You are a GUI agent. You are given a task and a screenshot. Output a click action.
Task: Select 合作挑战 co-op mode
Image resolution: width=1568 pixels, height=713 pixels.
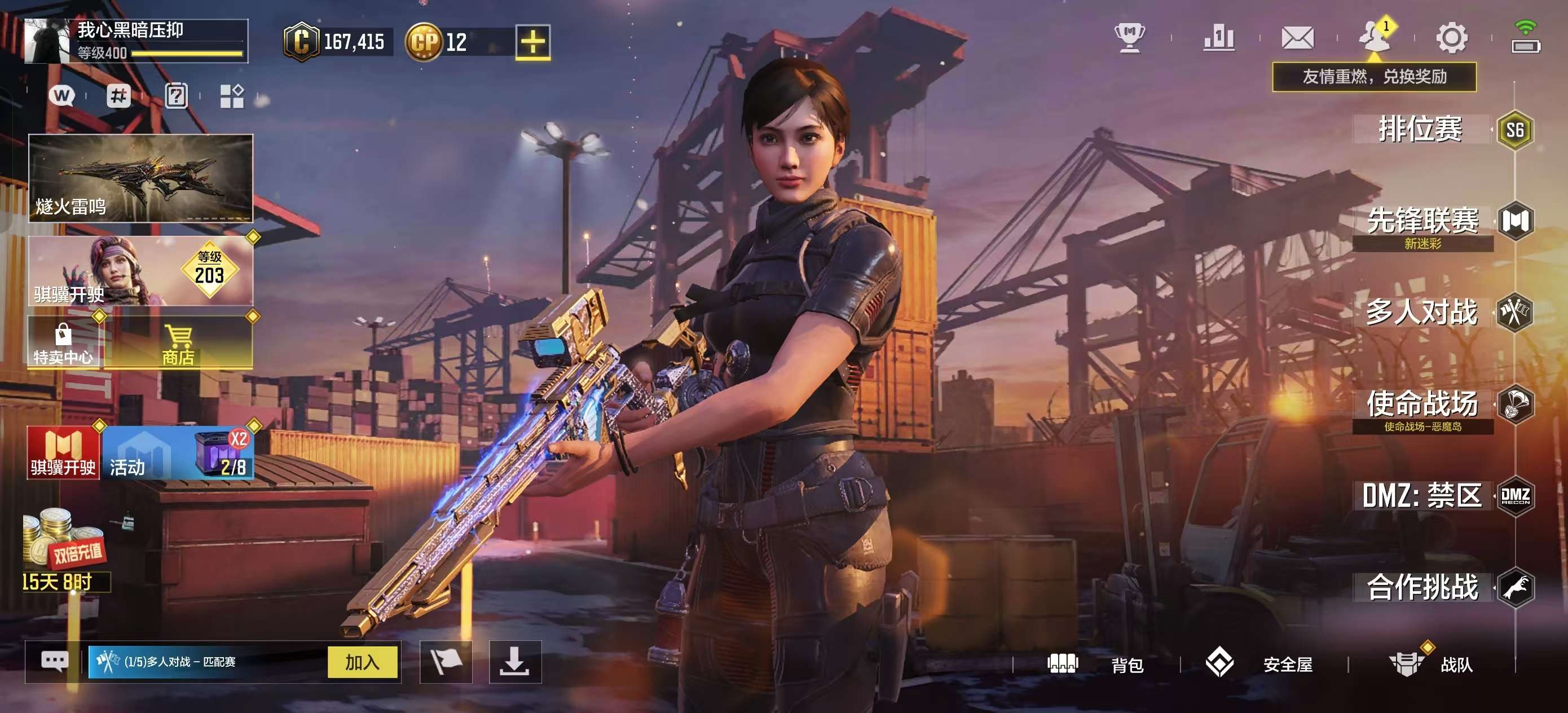[x=1422, y=587]
